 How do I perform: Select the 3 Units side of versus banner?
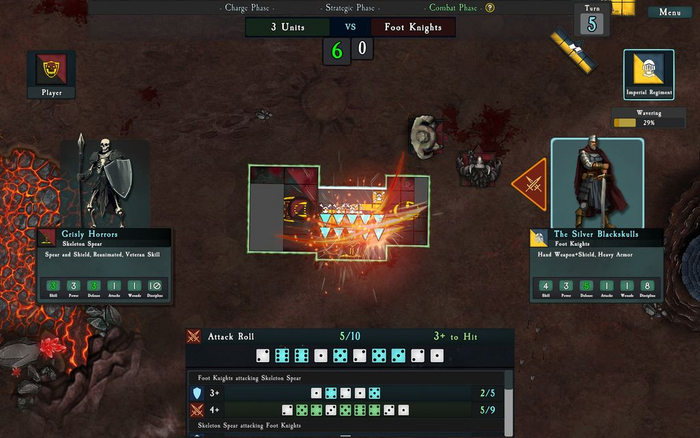tap(287, 27)
